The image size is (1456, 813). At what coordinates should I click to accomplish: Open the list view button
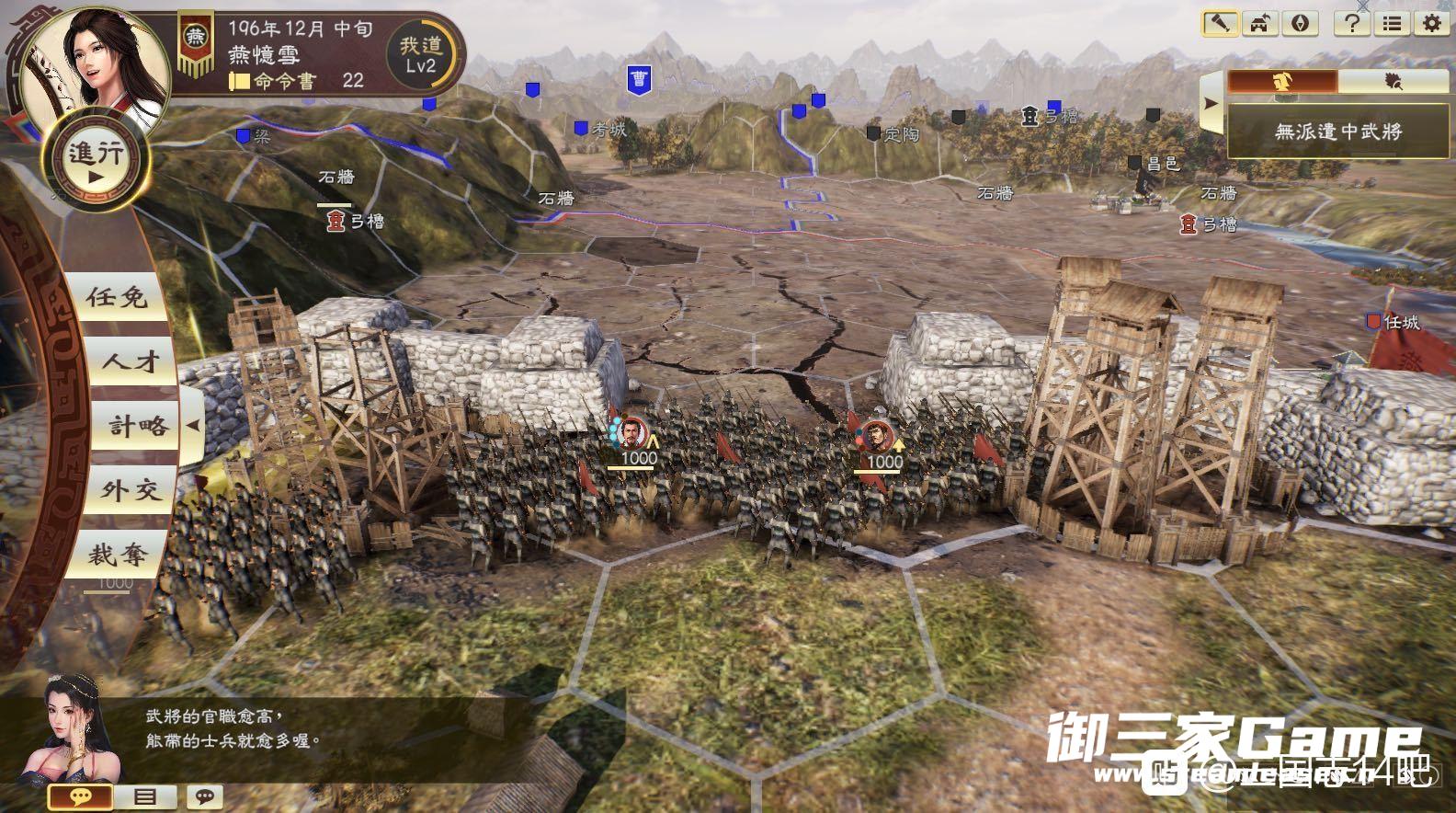coord(1393,23)
